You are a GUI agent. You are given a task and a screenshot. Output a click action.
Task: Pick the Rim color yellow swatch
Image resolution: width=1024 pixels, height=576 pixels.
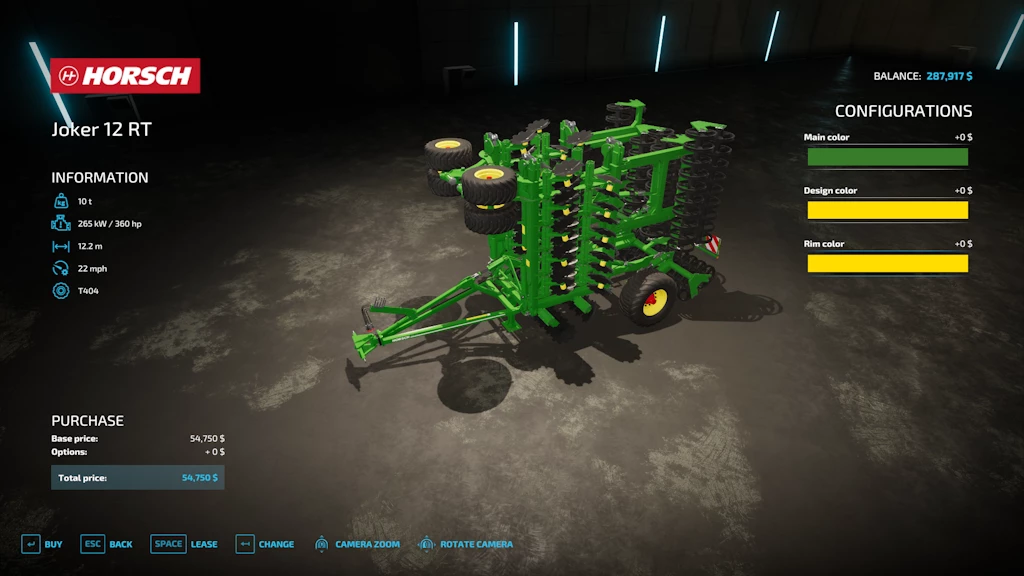(887, 264)
